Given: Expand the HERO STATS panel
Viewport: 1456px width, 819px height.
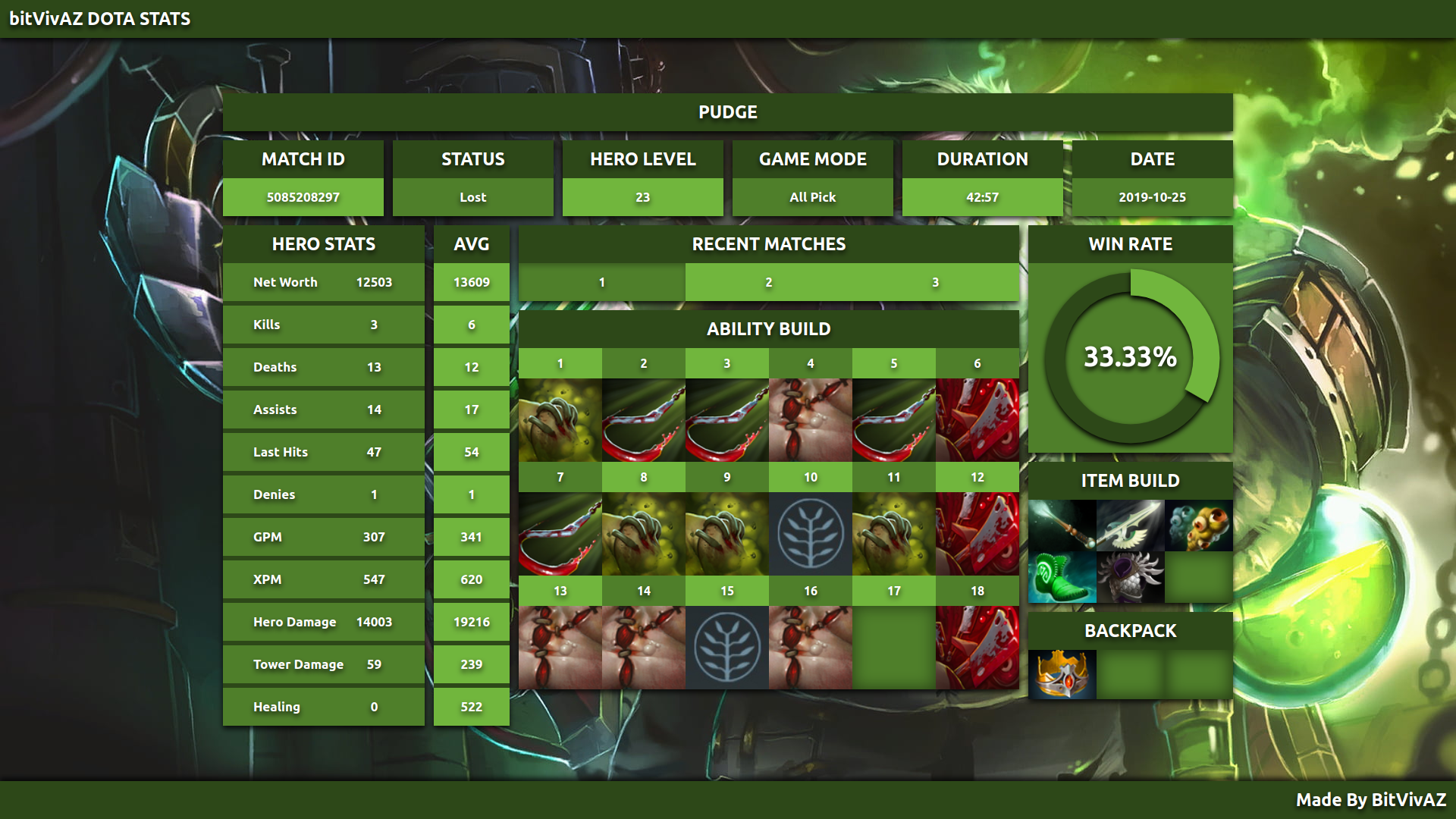Looking at the screenshot, I should coord(323,244).
